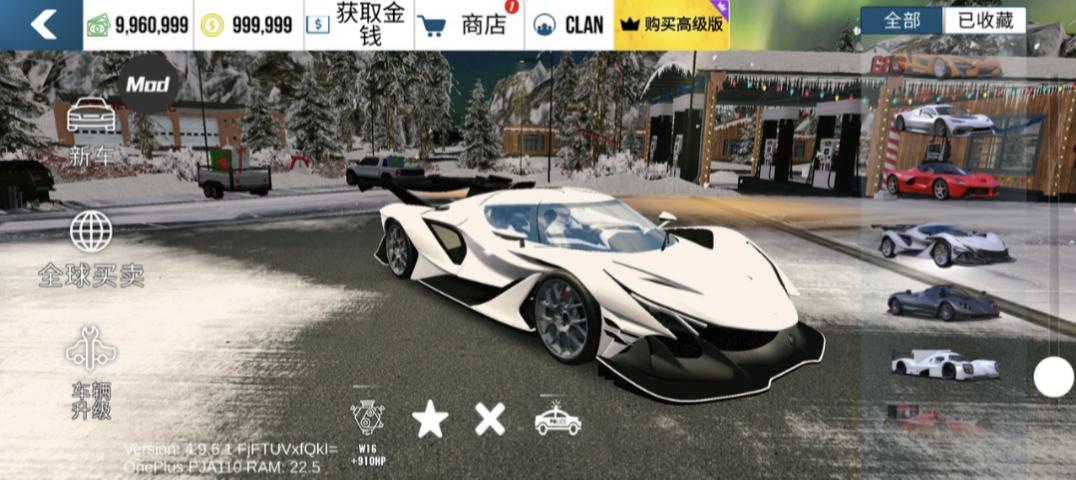This screenshot has height=480, width=1076.
Task: Open the 全球买卖 global trading menu
Action: (x=91, y=250)
